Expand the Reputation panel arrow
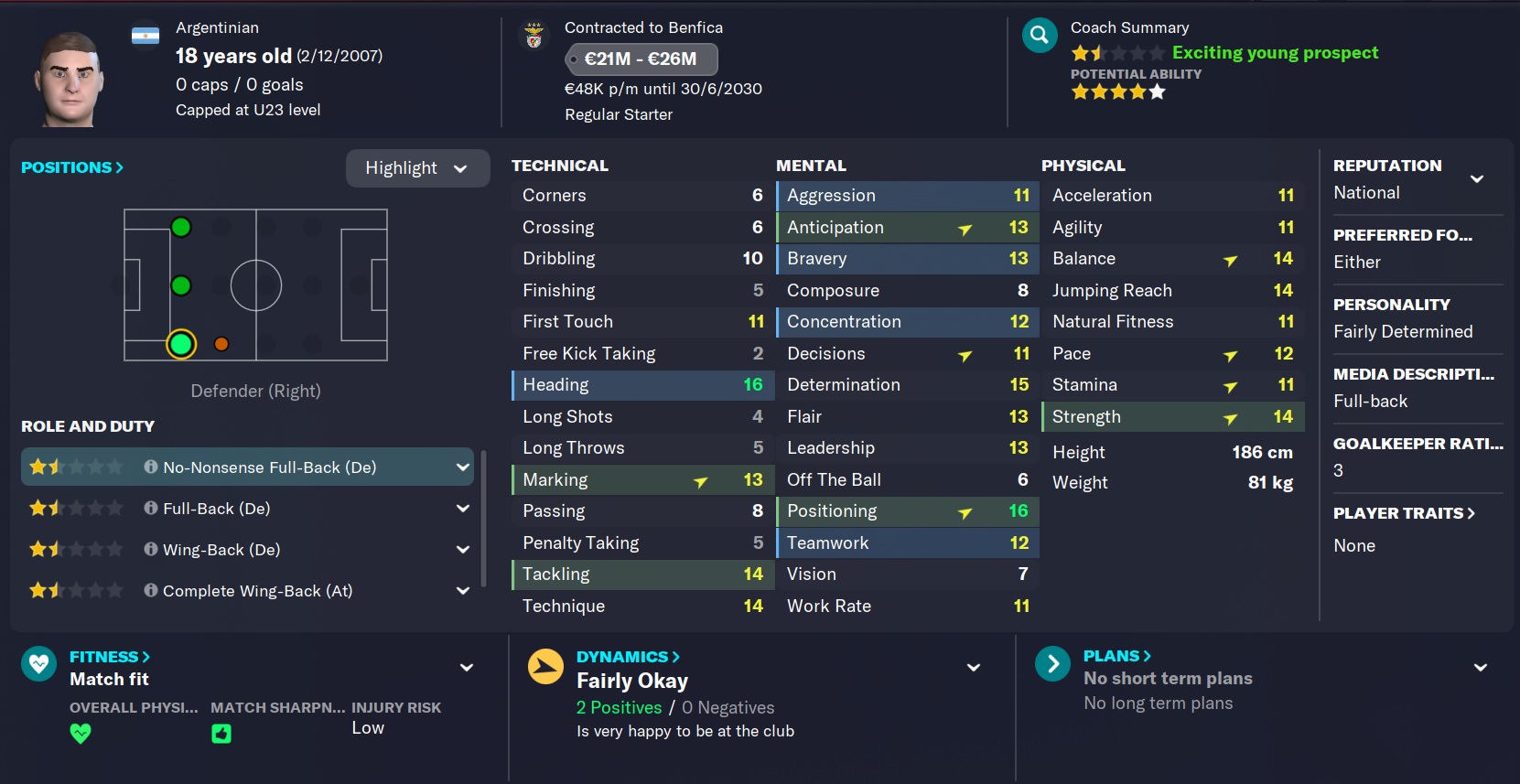Image resolution: width=1520 pixels, height=784 pixels. (x=1476, y=179)
